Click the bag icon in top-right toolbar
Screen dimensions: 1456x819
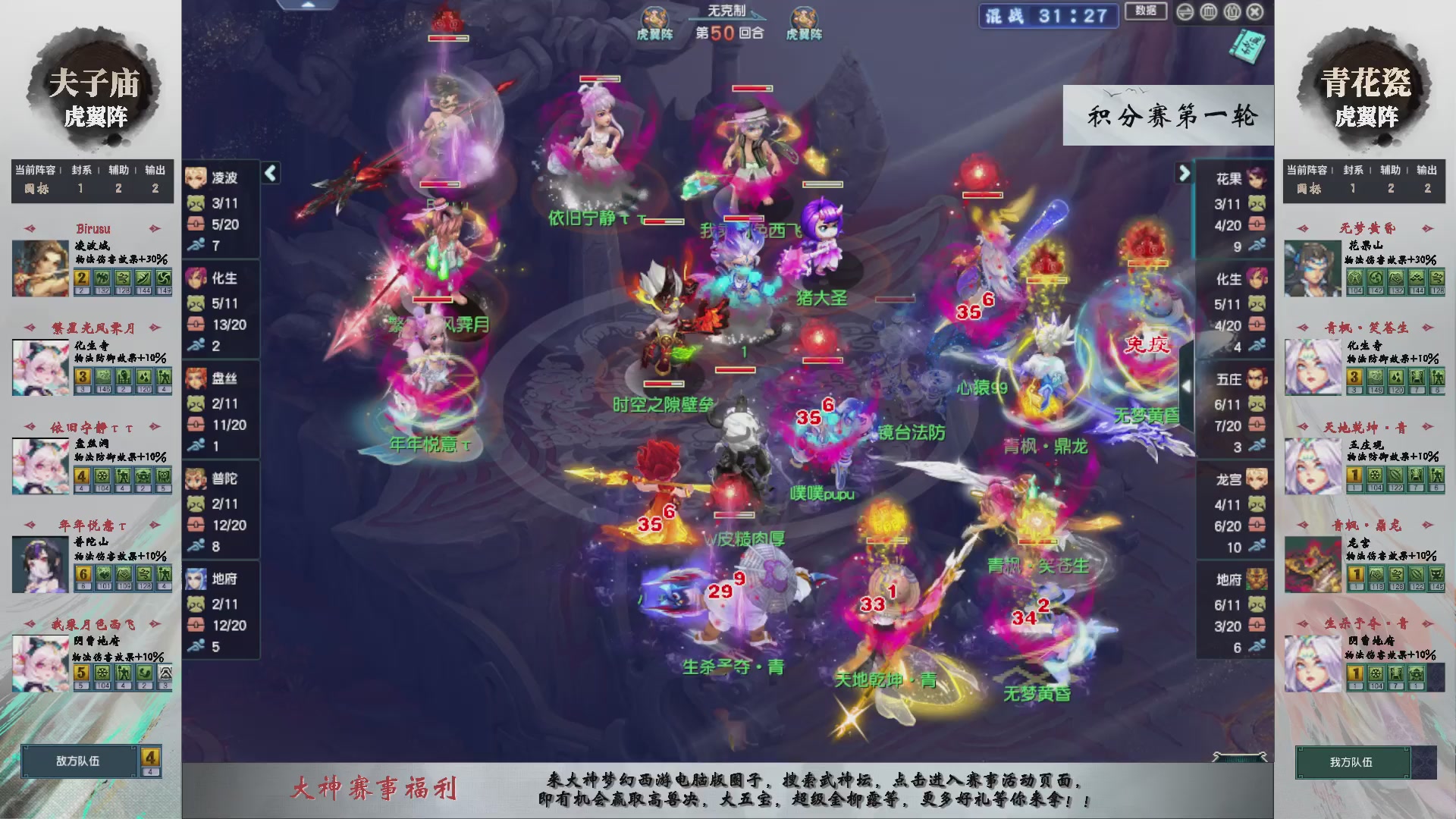tap(1232, 12)
